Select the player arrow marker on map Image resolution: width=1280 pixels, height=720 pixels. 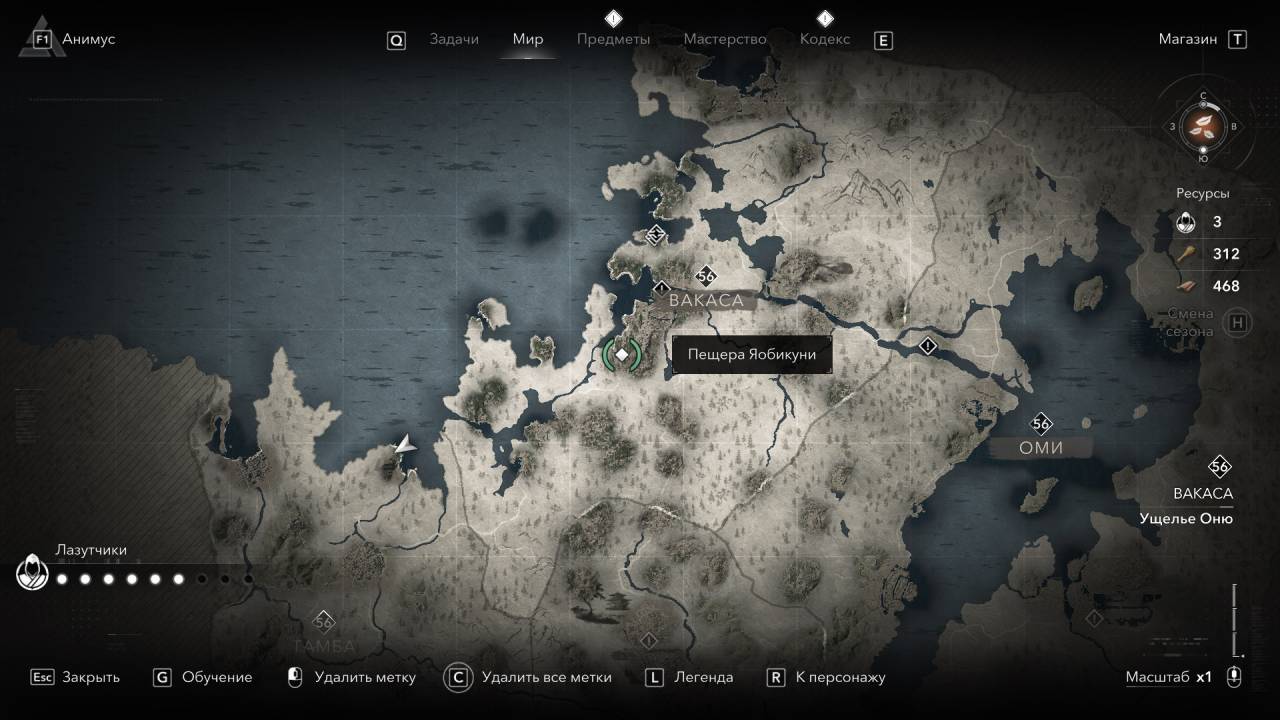[x=405, y=445]
